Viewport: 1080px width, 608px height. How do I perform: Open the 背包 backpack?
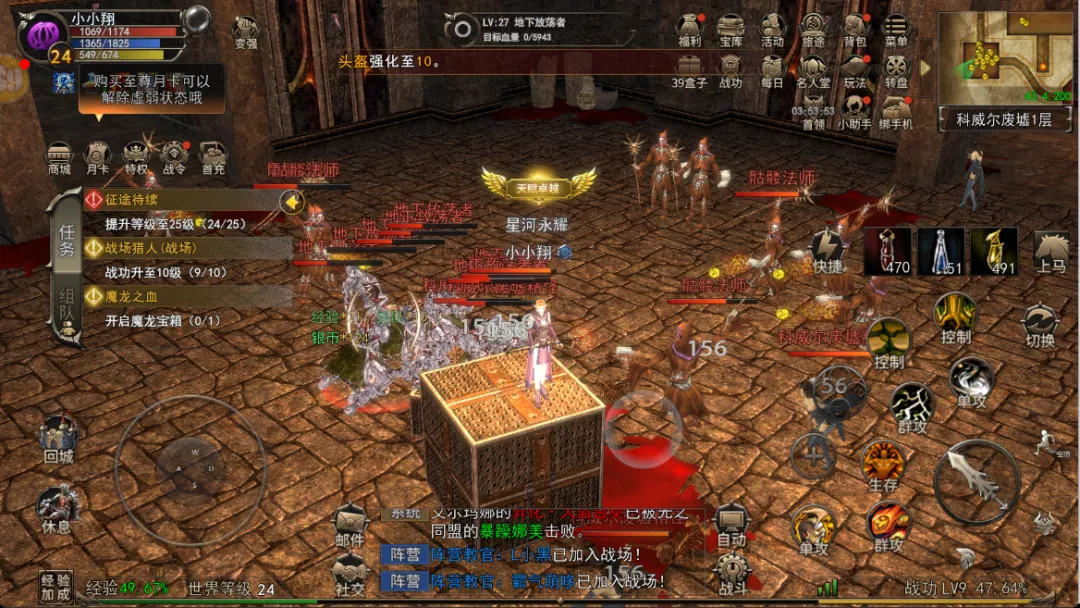click(x=855, y=29)
